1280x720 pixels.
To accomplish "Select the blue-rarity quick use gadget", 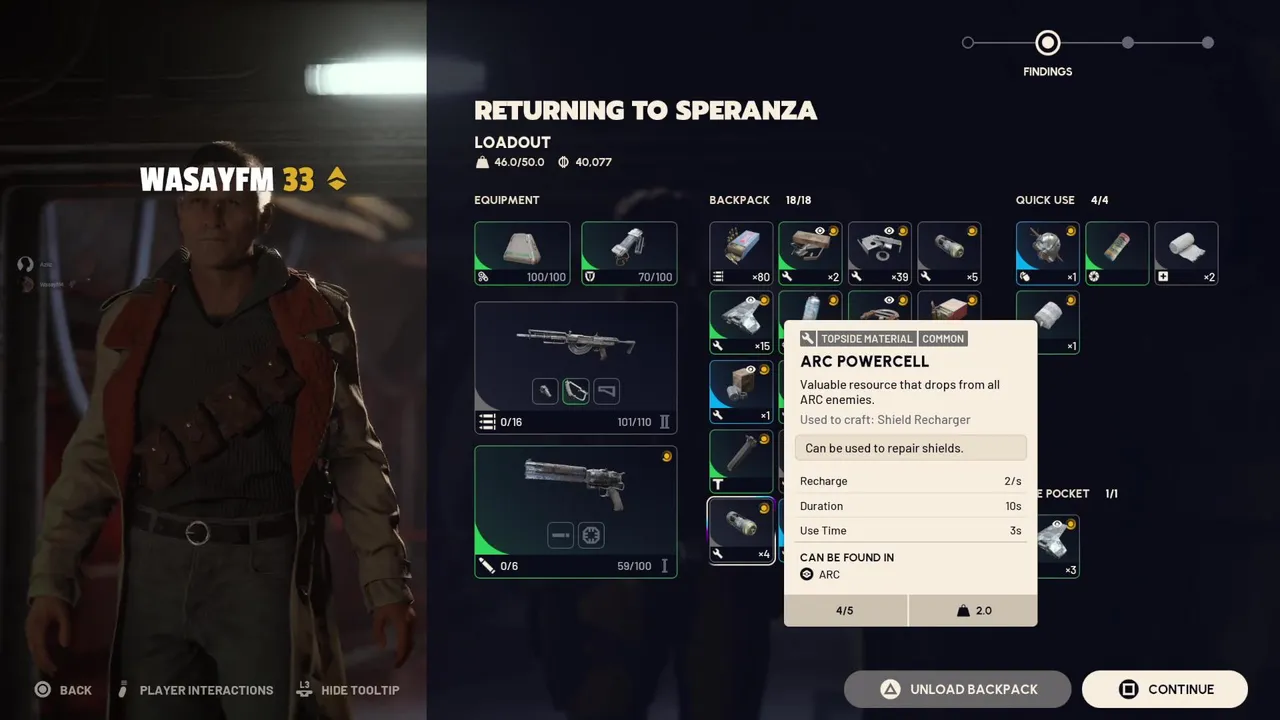I will pyautogui.click(x=1047, y=253).
